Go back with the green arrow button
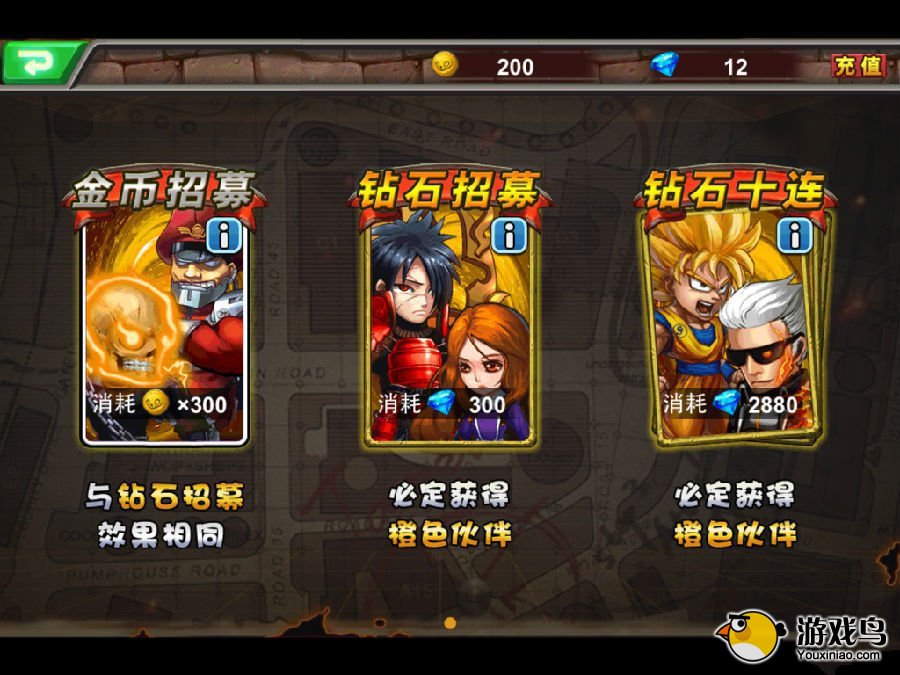 tap(38, 63)
